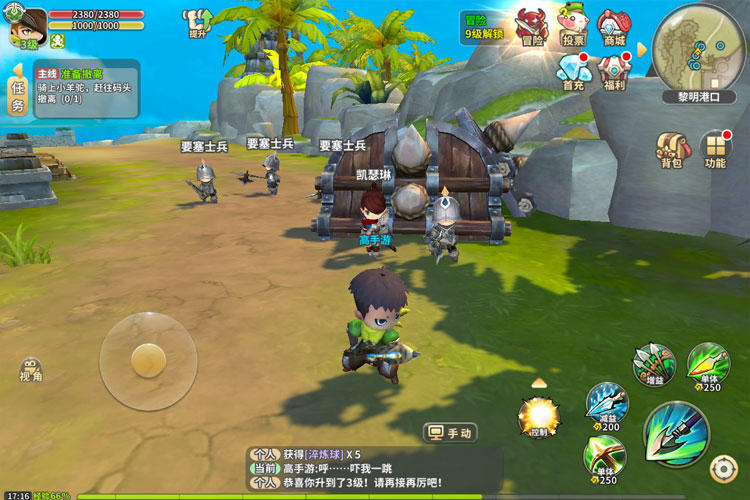The image size is (750, 500).
Task: Collapse the 任务 quest side tab
Action: pos(17,89)
